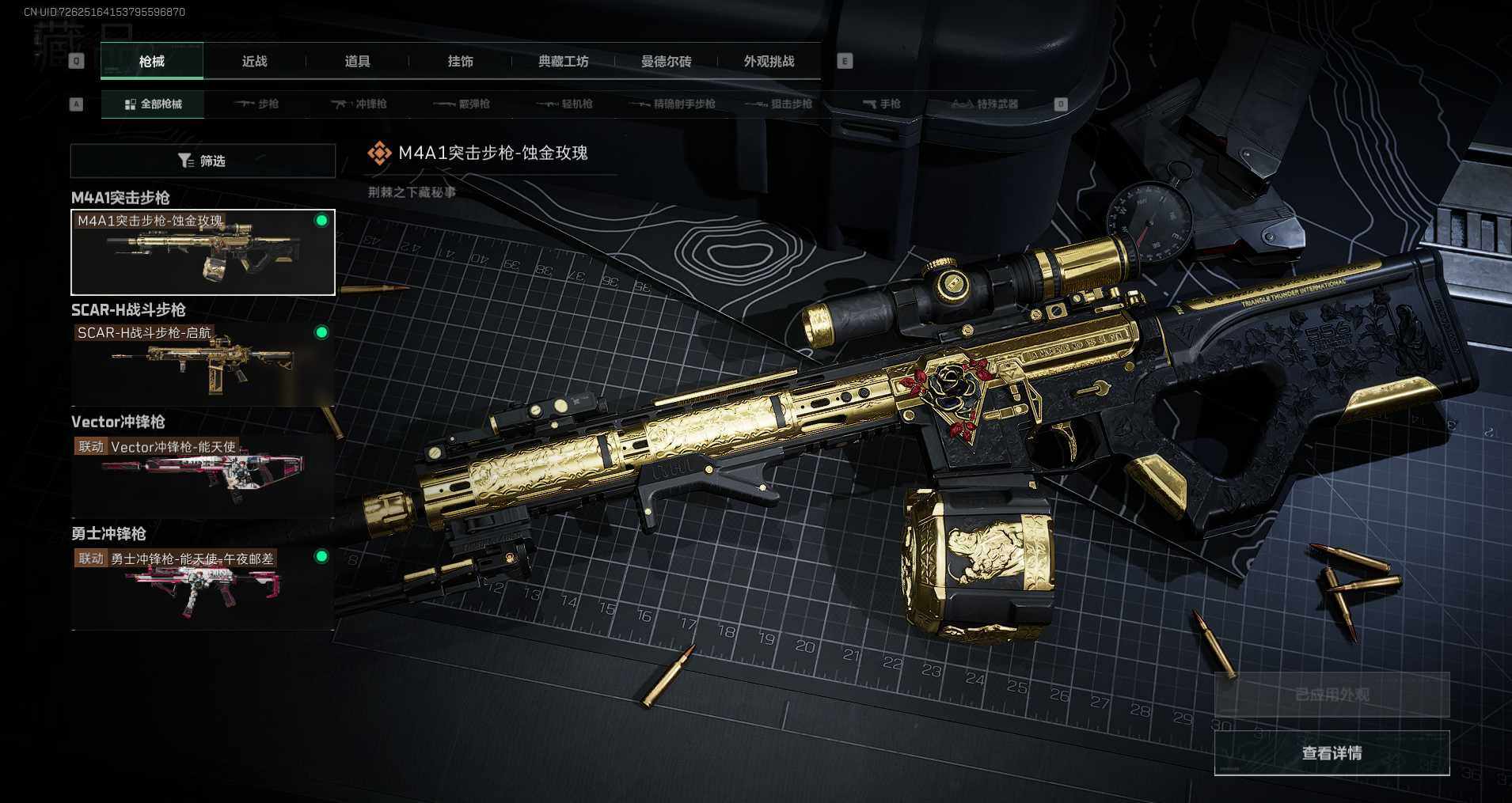Filter by 冲锋枪 submachine gun category
This screenshot has width=1512, height=803.
click(x=360, y=104)
